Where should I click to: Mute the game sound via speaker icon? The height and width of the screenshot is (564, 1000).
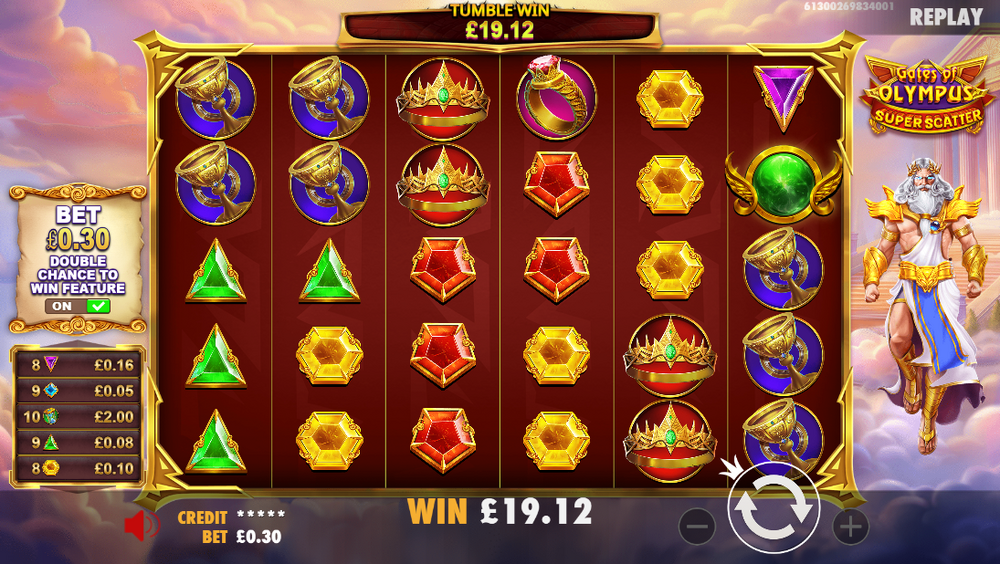141,526
